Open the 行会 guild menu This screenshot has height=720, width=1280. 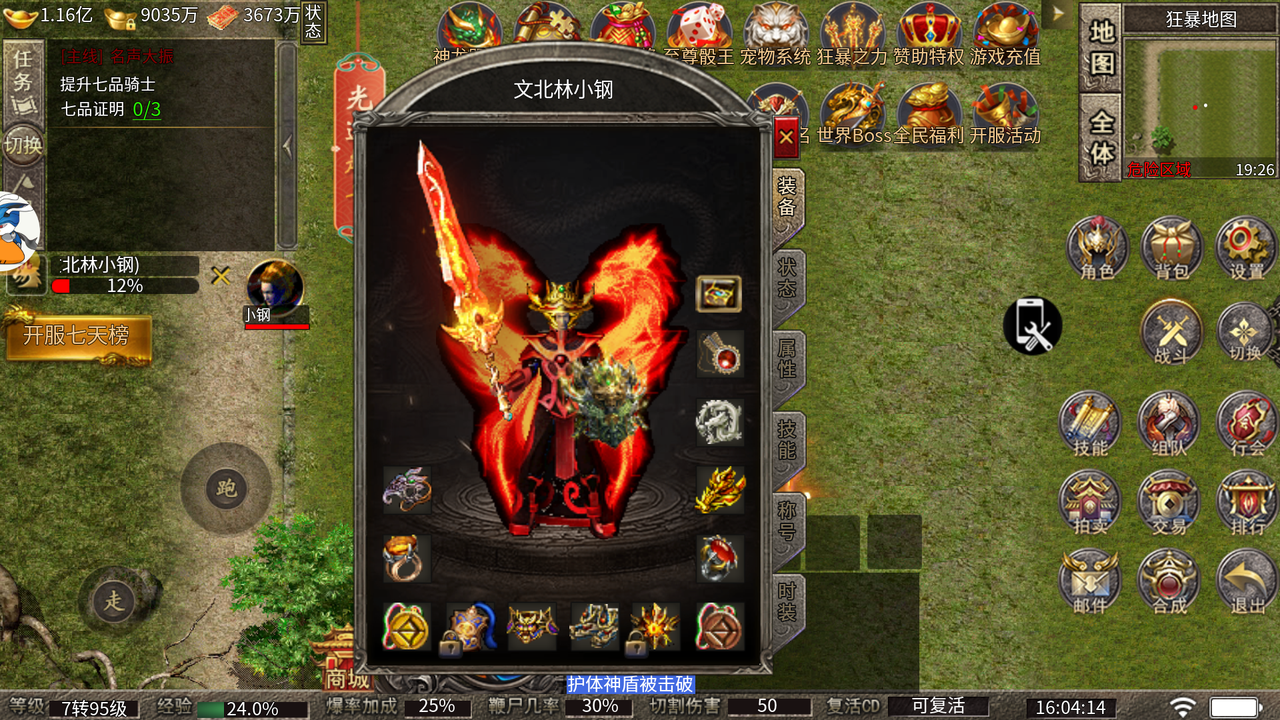1246,424
